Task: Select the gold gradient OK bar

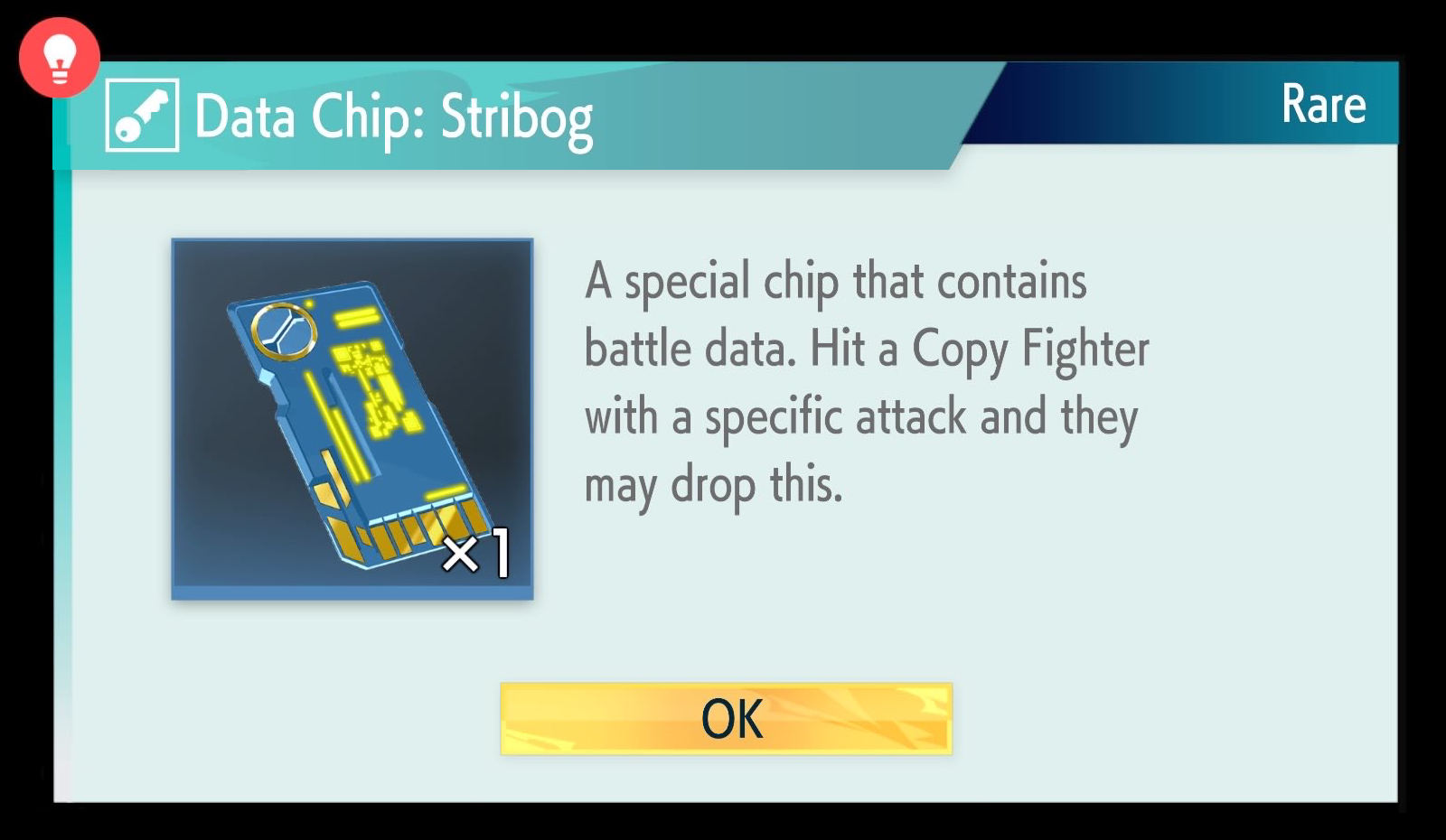Action: [728, 719]
